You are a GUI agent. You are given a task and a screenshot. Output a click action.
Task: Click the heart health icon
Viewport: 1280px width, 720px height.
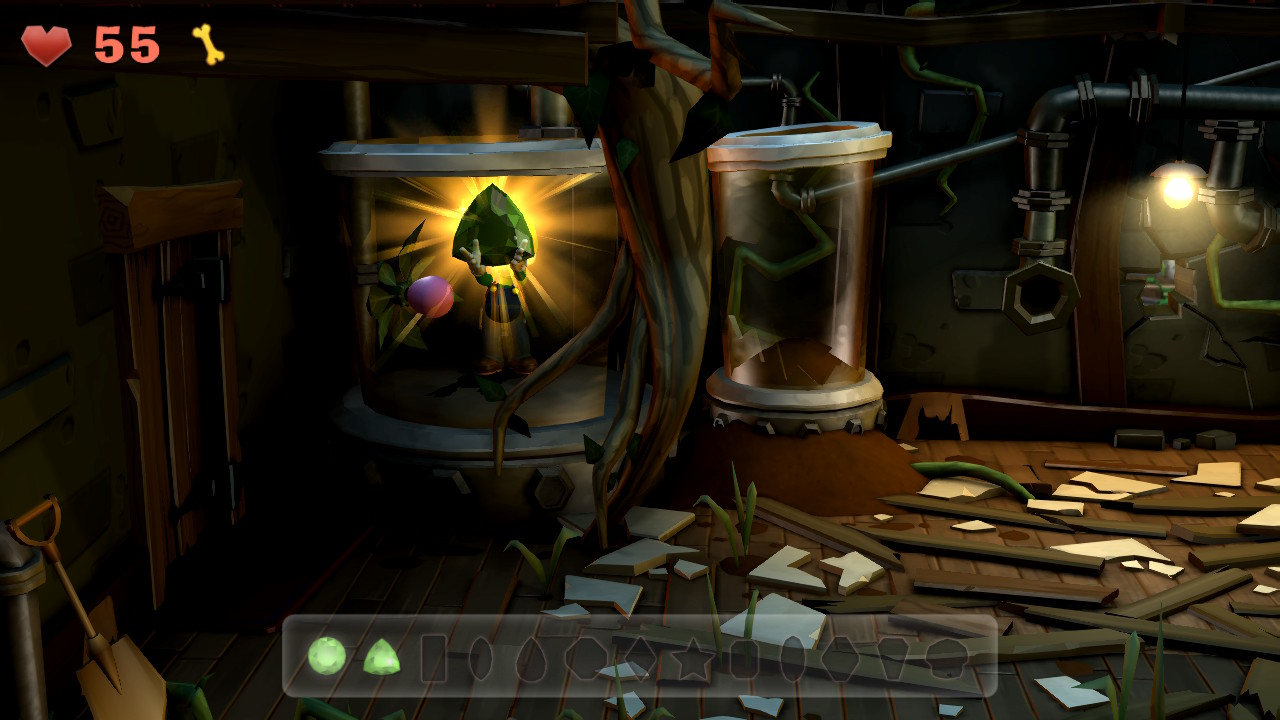click(46, 43)
